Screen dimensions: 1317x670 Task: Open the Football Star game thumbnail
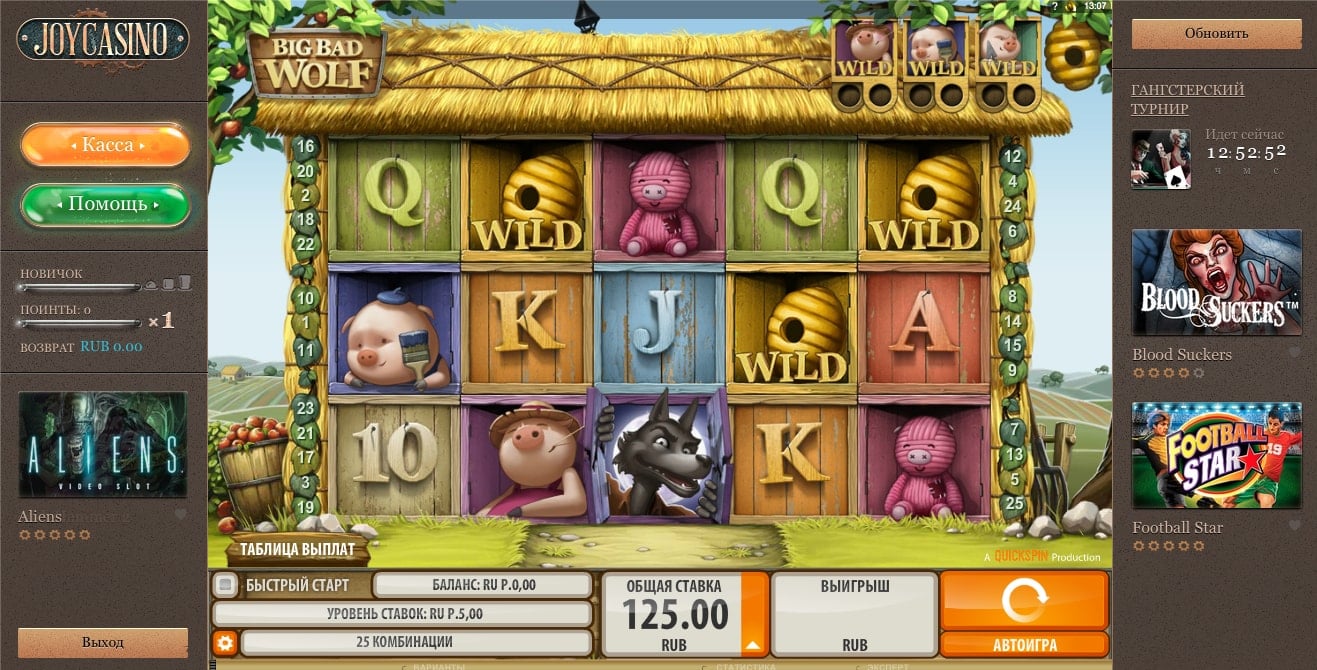point(1216,455)
